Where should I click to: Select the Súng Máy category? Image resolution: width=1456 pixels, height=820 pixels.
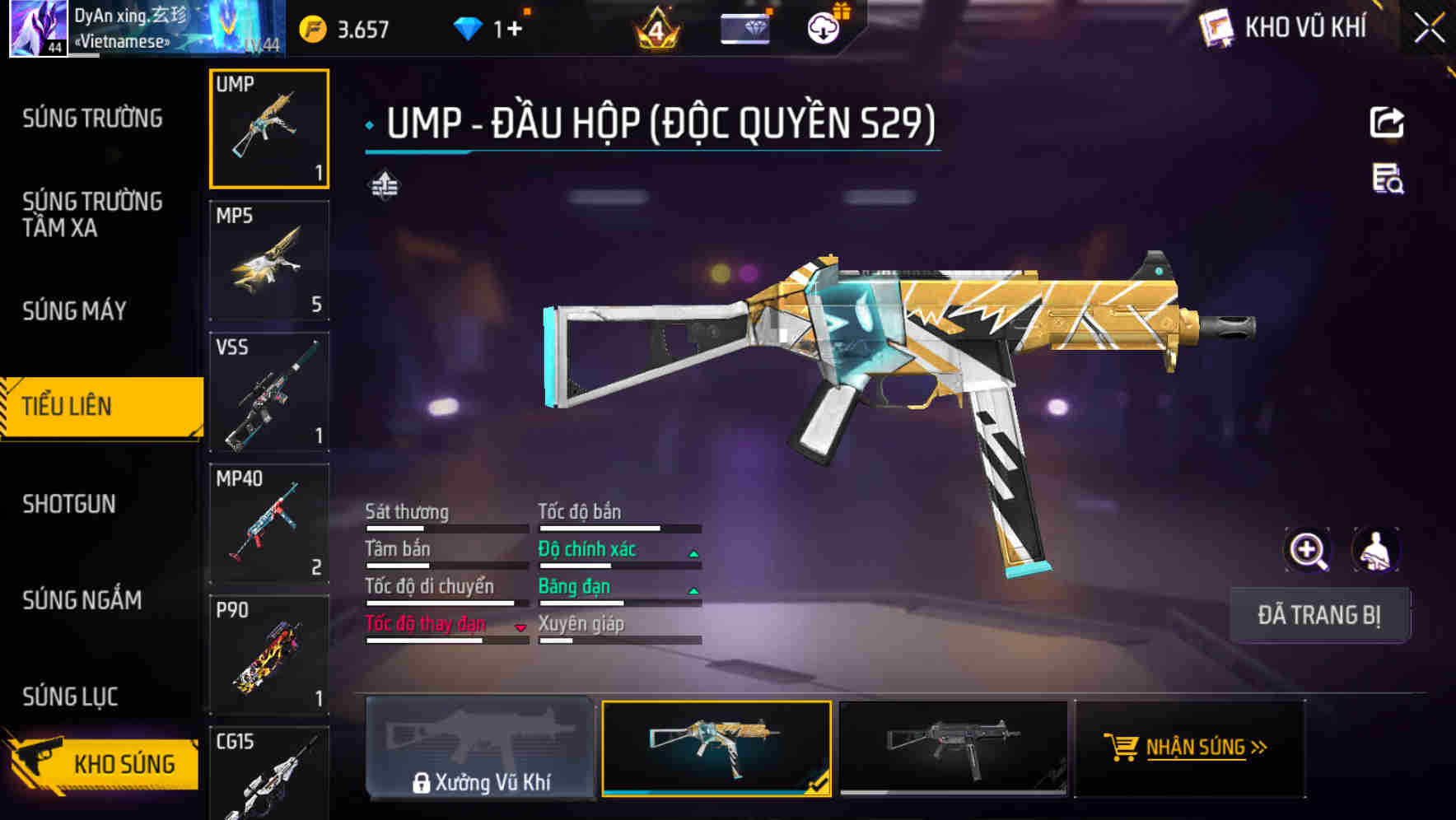tap(75, 311)
